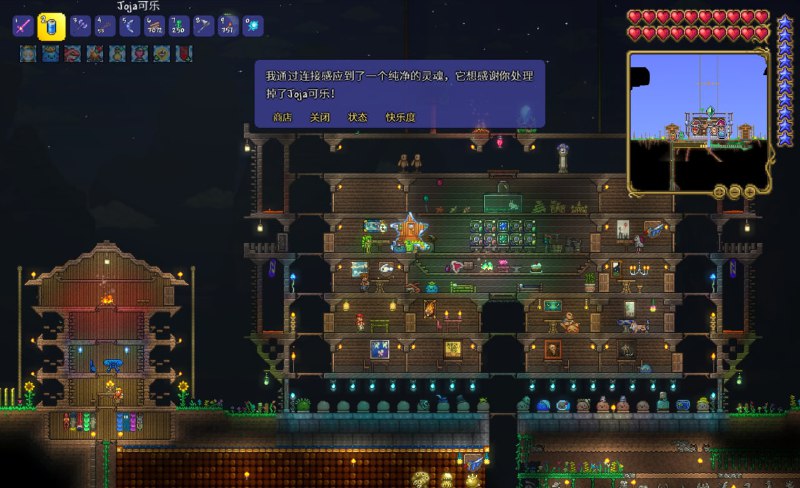Zoom in the minimap with the plus button
Screen dimensions: 800x488
click(750, 191)
